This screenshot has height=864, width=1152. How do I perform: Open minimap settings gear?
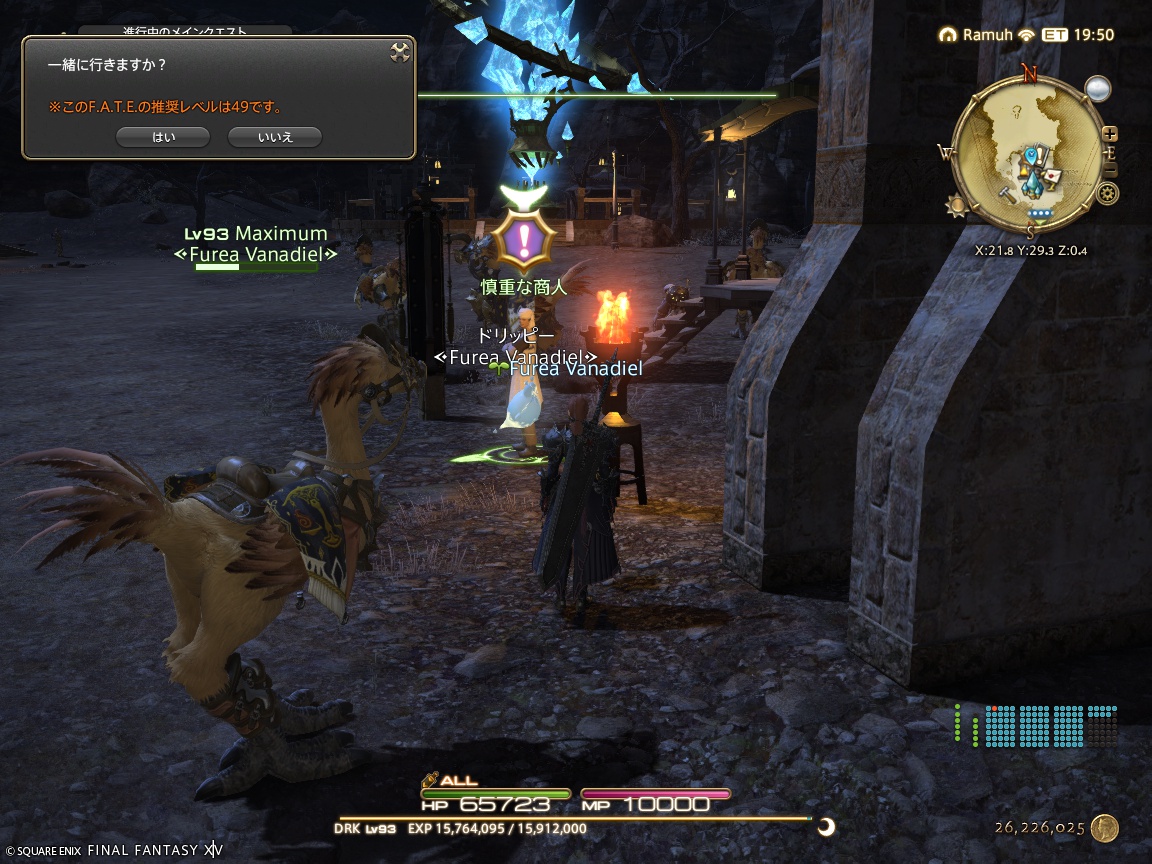coord(1107,193)
